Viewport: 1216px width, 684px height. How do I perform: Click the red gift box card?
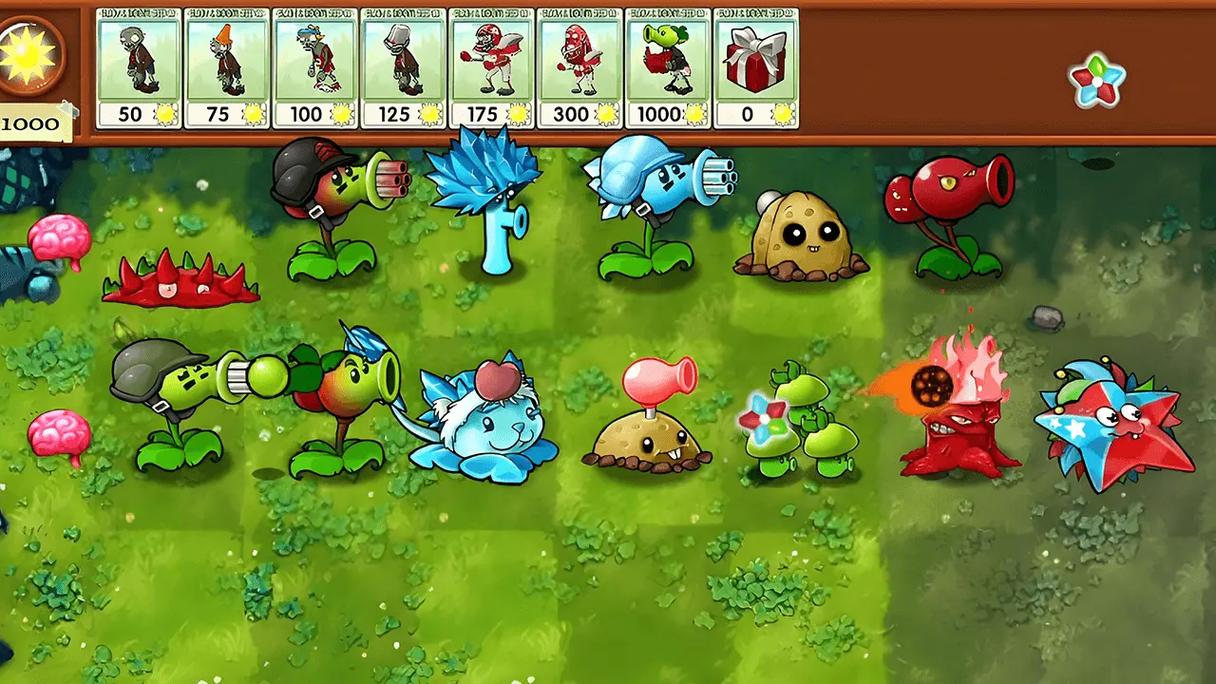coord(756,68)
